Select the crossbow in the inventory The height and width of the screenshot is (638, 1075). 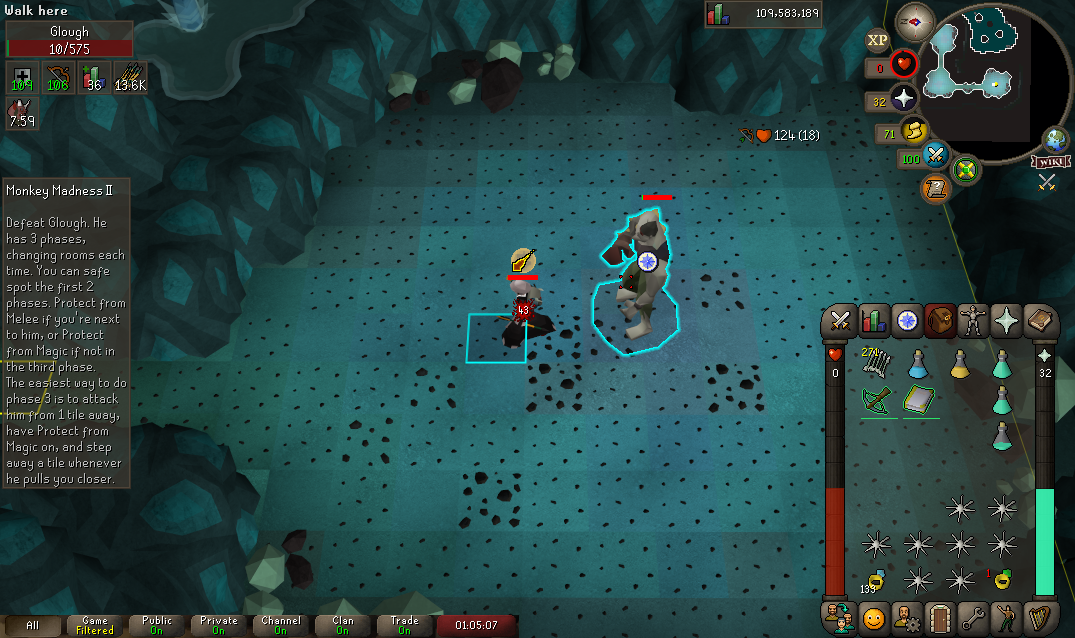click(876, 401)
